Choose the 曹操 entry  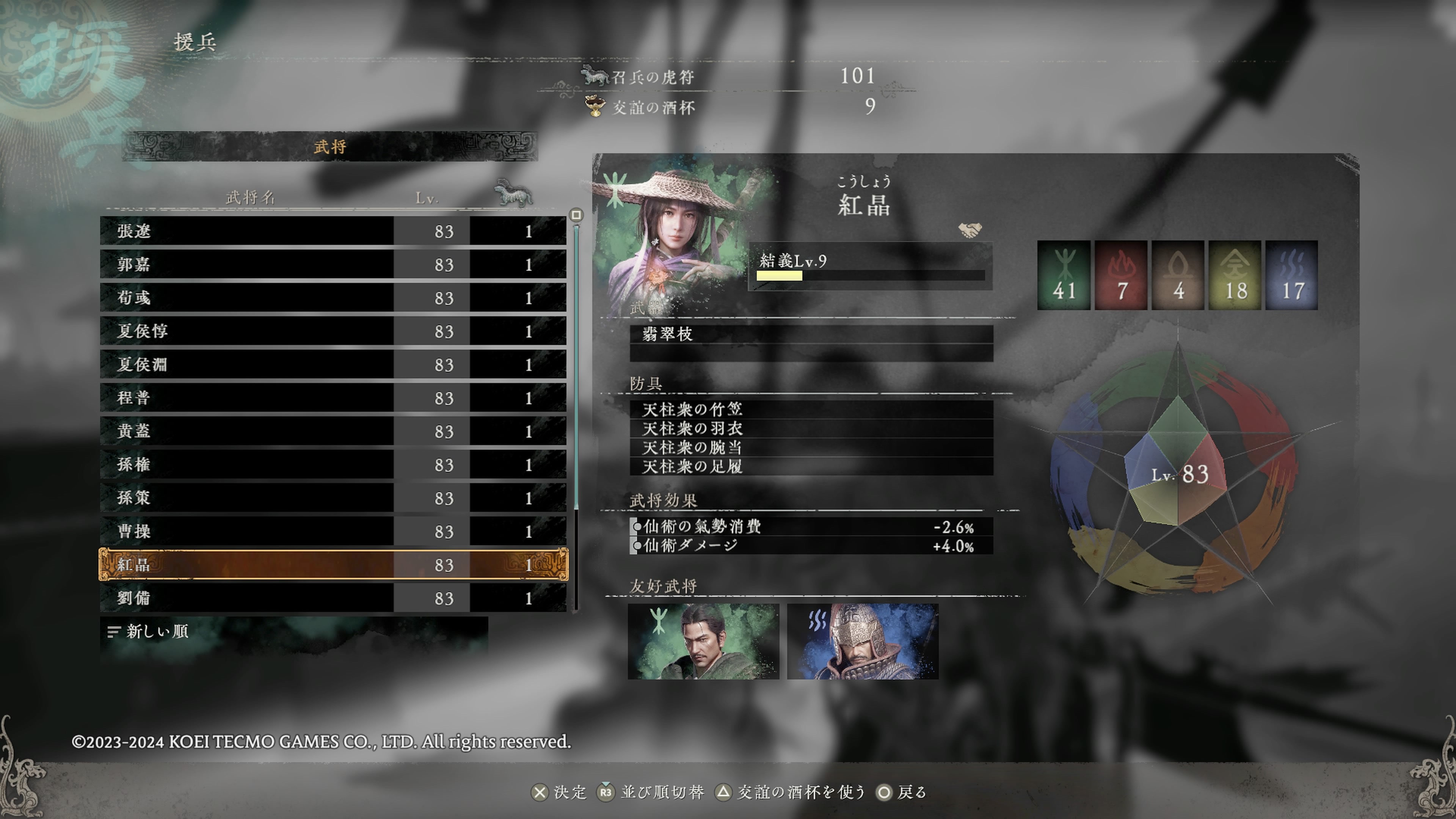click(x=333, y=531)
